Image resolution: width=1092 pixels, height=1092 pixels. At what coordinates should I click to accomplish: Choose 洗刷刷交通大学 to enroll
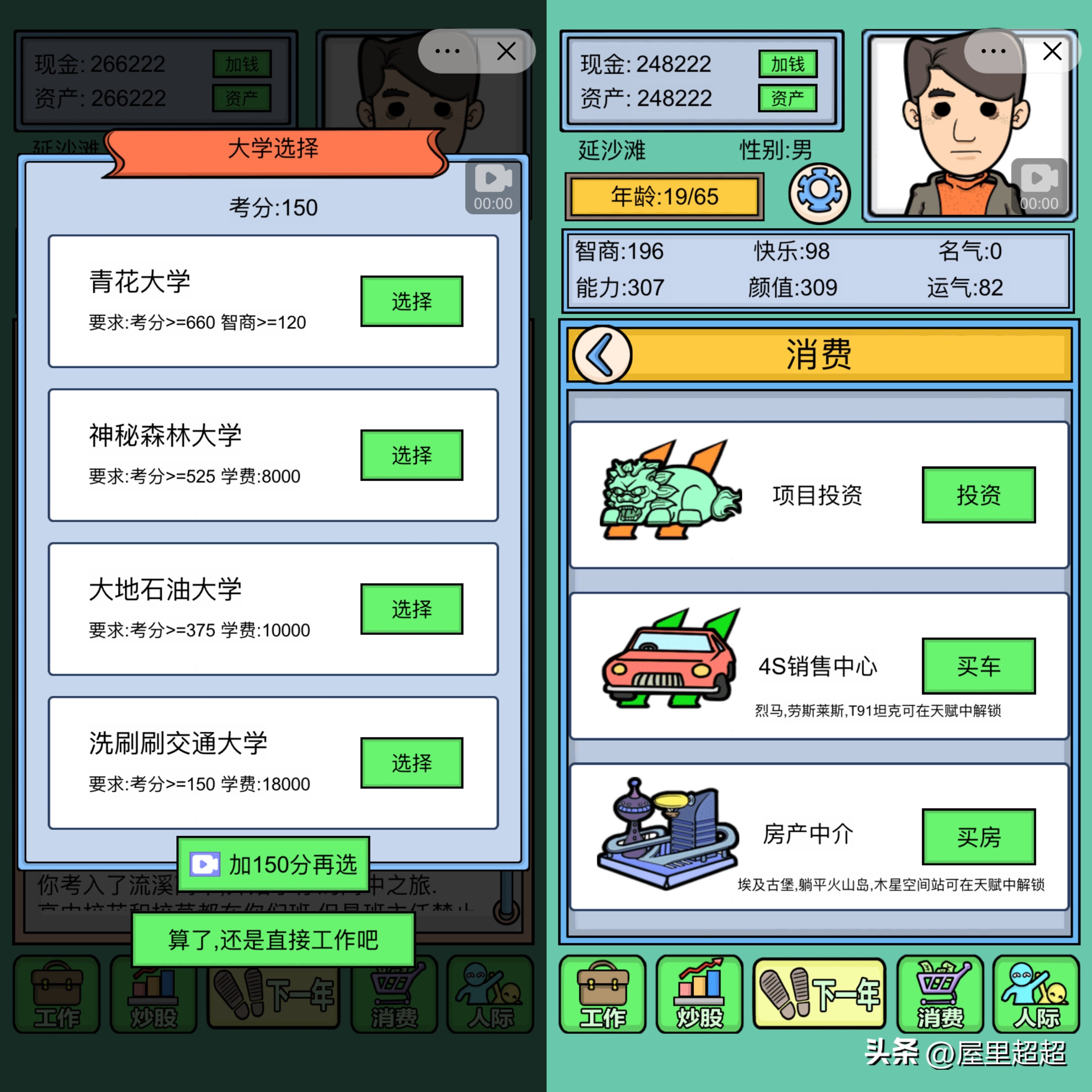click(411, 763)
